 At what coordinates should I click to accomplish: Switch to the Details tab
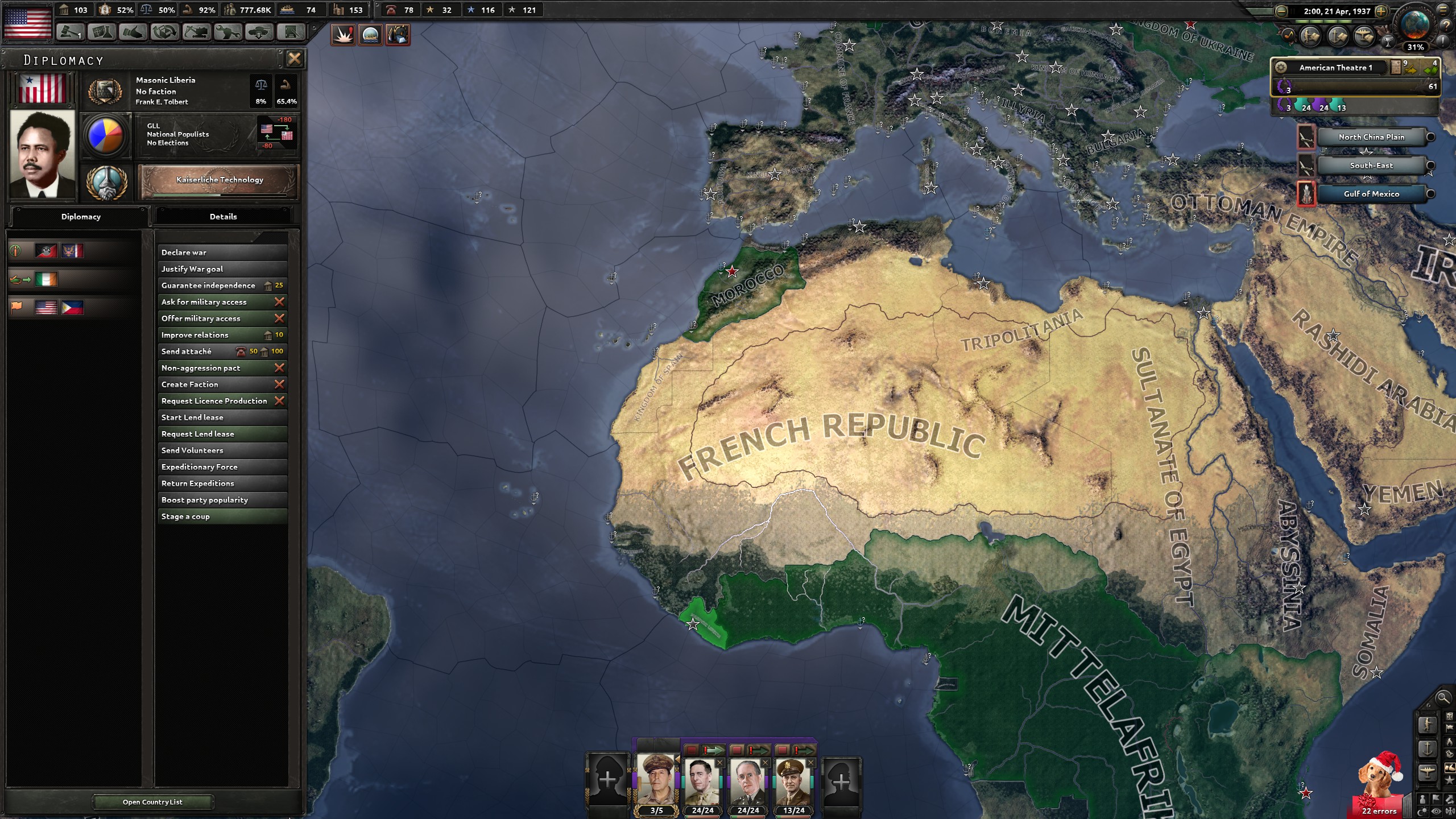click(223, 216)
